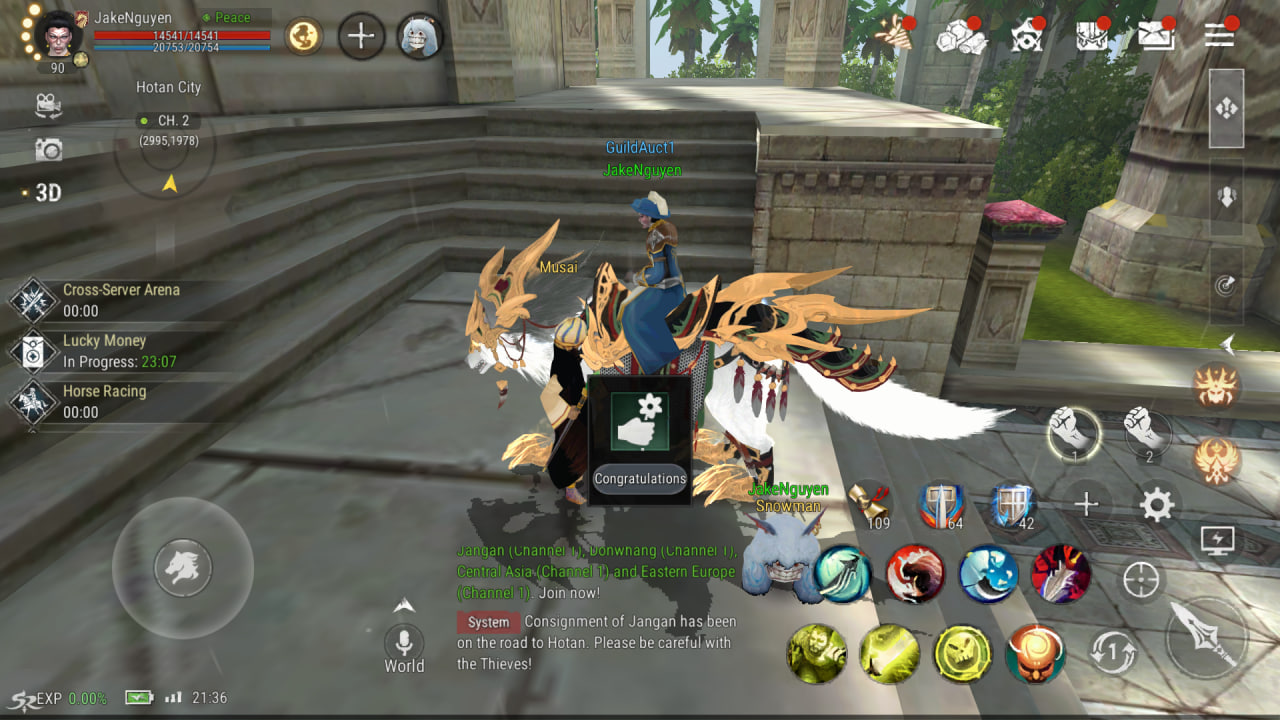1280x720 pixels.
Task: Activate the orange skull swirl skill
Action: 1035,654
